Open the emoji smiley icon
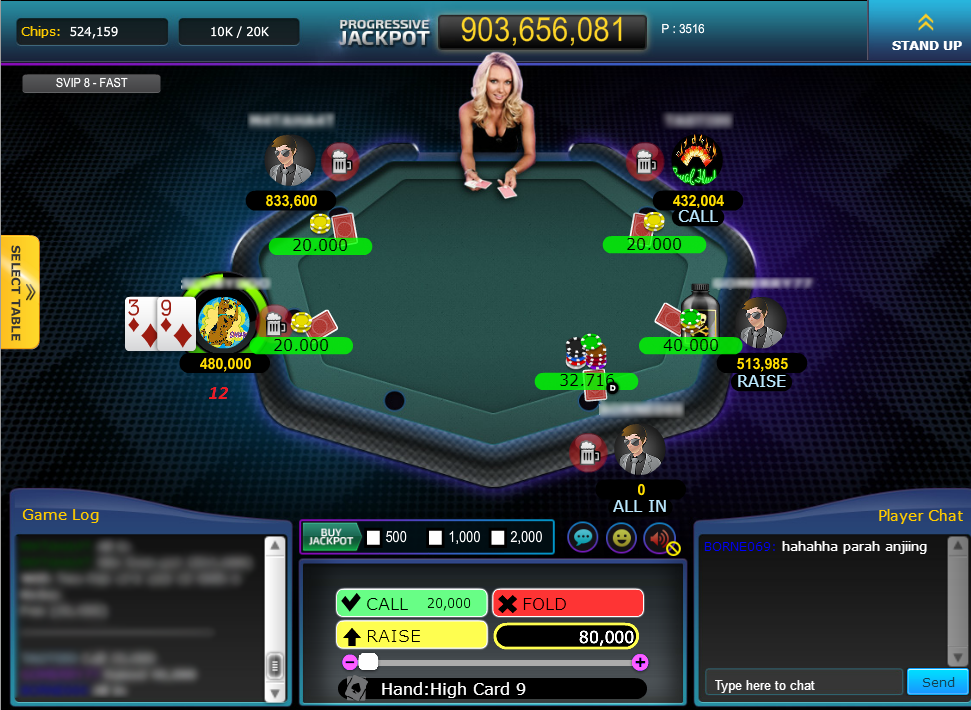Image resolution: width=971 pixels, height=710 pixels. click(x=621, y=537)
